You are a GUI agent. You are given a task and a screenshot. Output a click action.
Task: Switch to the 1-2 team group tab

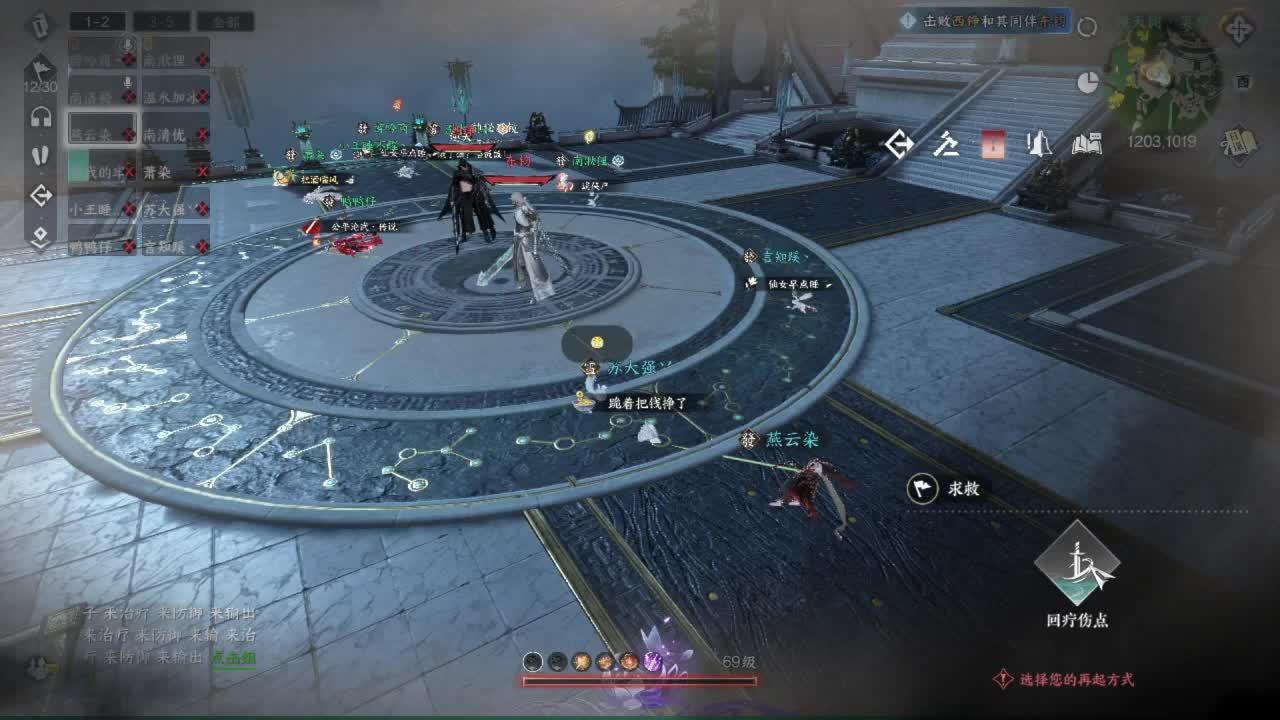96,21
